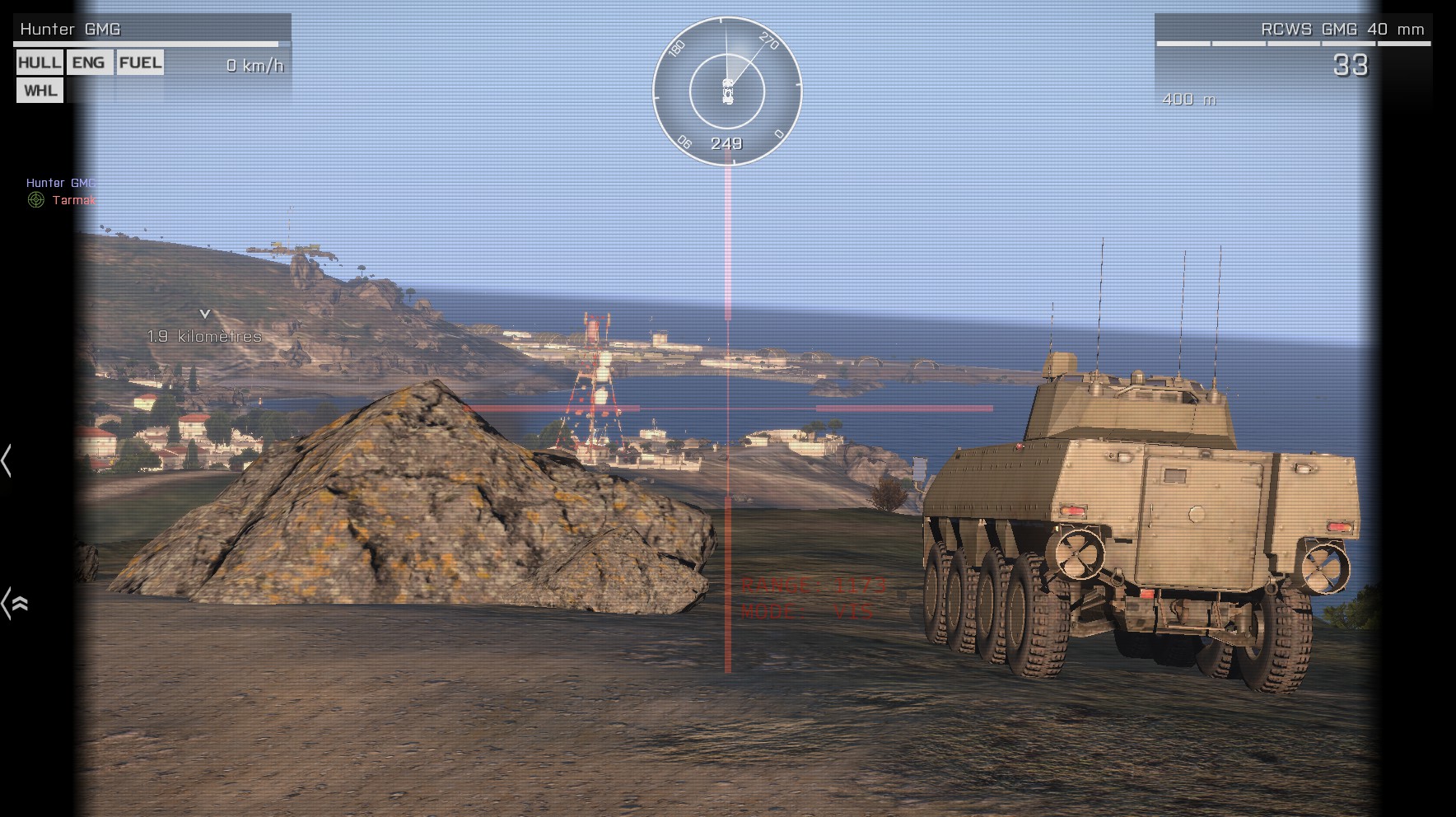Screen dimensions: 1456x817
Task: Click the FUEL status indicator
Action: point(140,63)
